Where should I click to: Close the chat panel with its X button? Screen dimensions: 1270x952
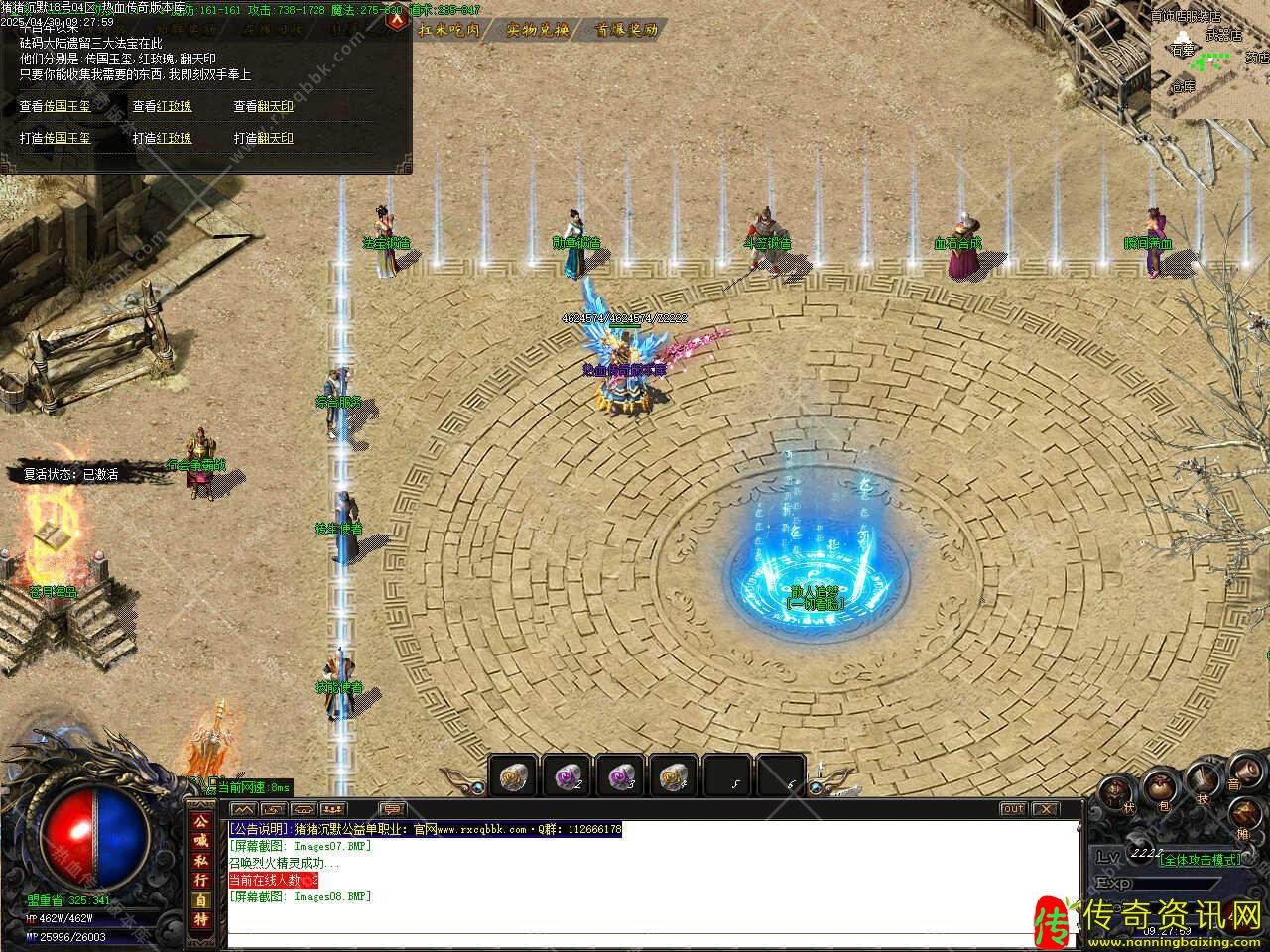(1046, 809)
